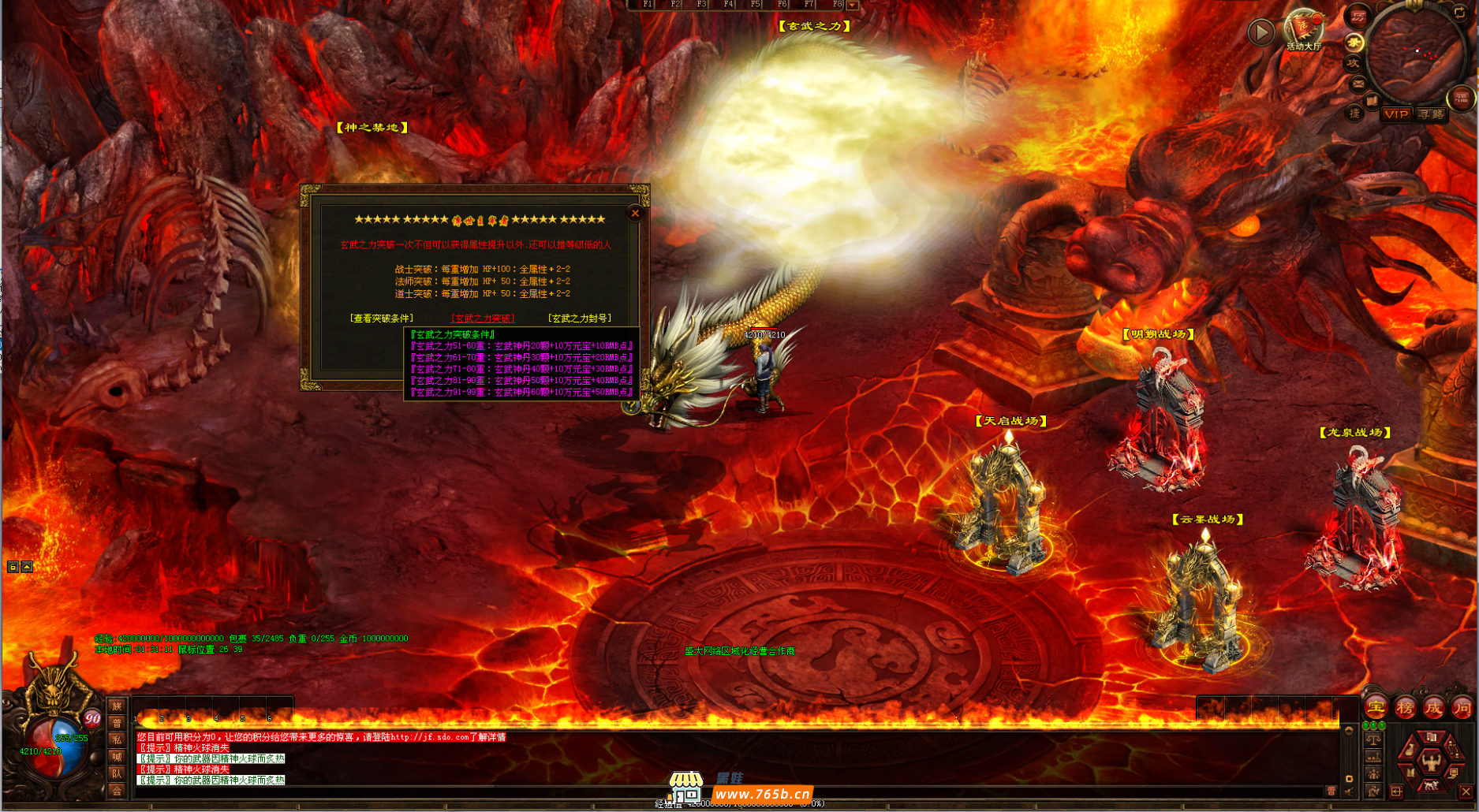Toggle the 攻 attack mode button
This screenshot has width=1479, height=812.
(1354, 63)
